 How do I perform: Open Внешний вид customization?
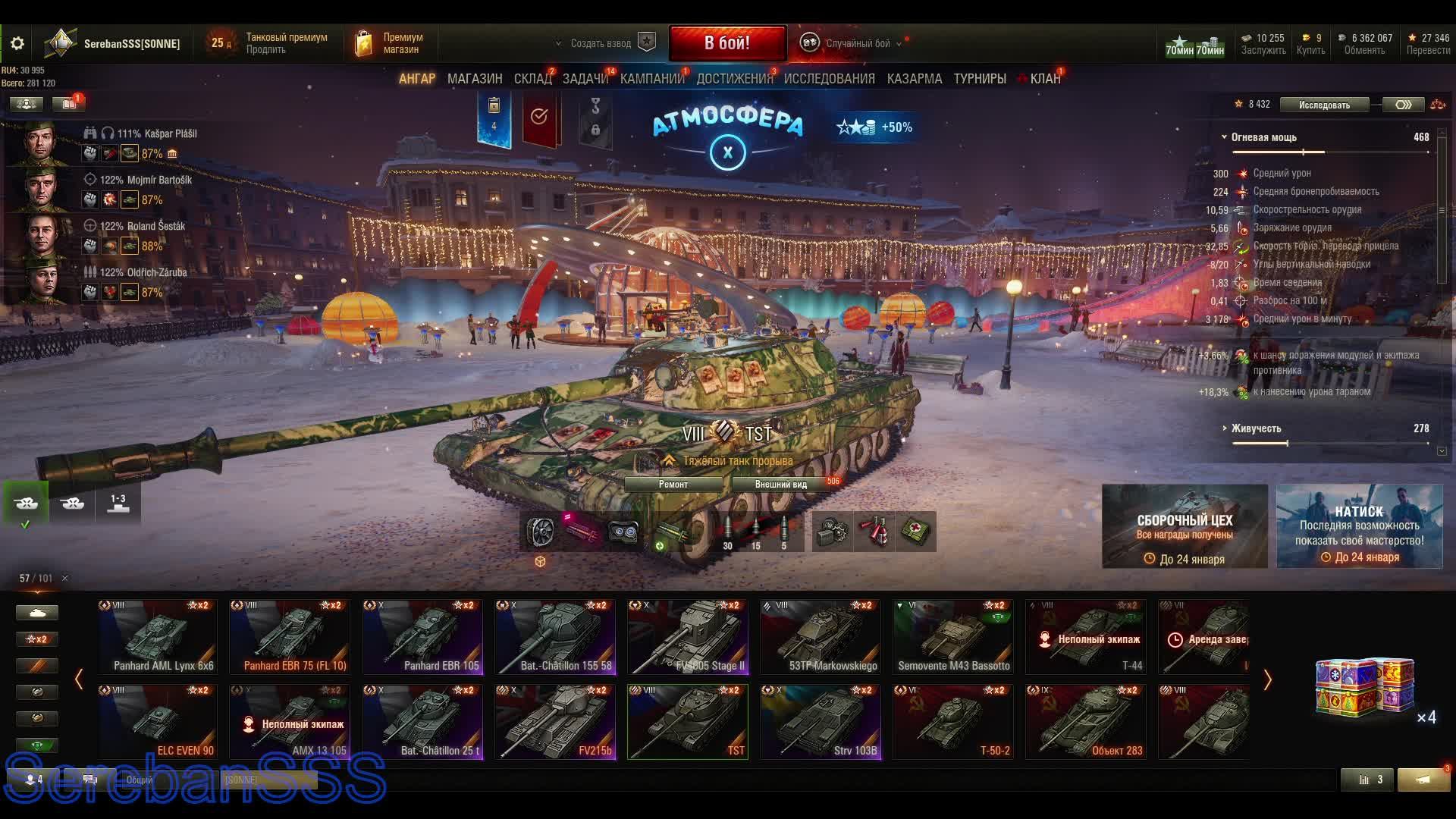coord(780,485)
